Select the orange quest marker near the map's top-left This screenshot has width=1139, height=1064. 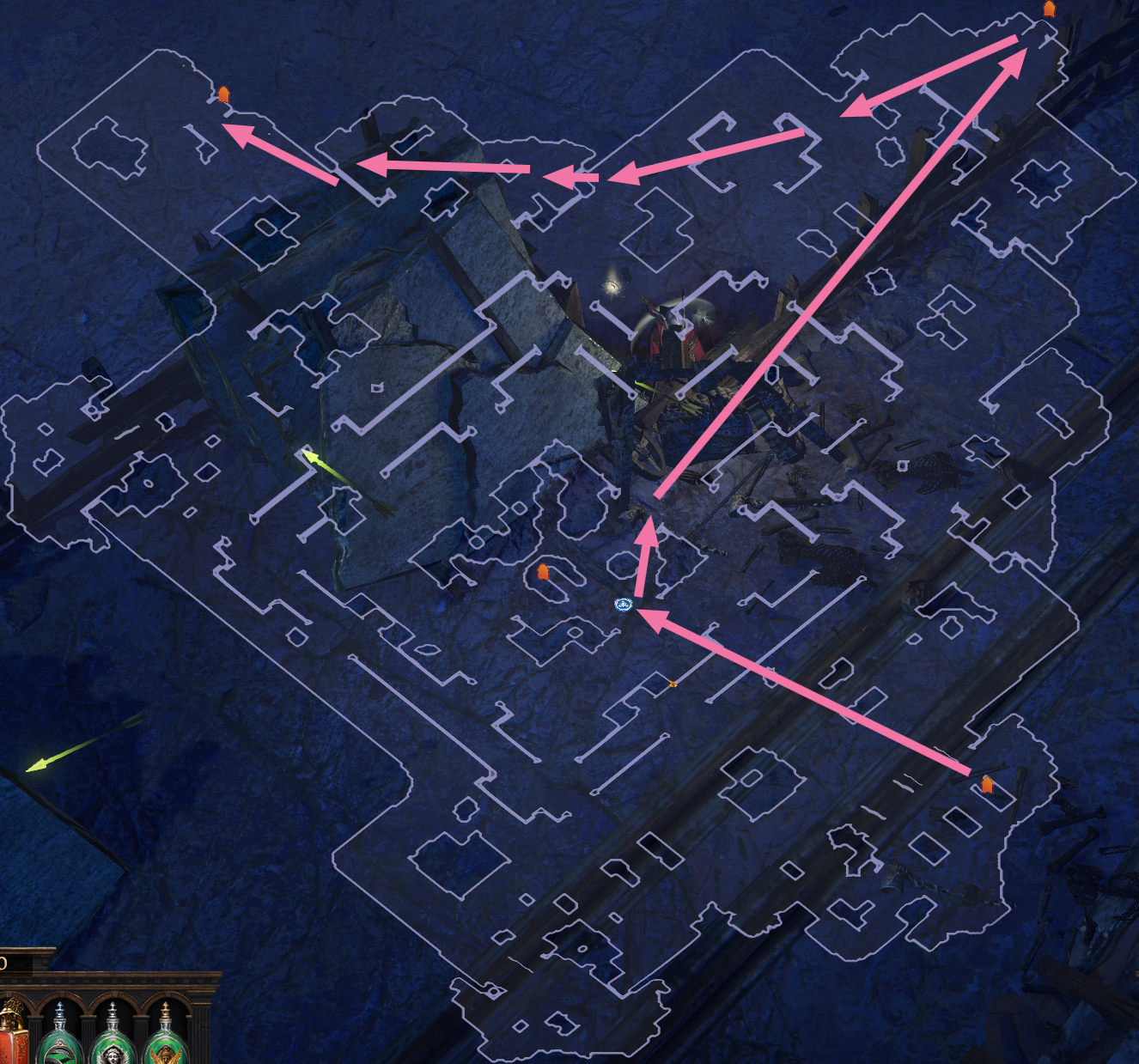pos(222,96)
